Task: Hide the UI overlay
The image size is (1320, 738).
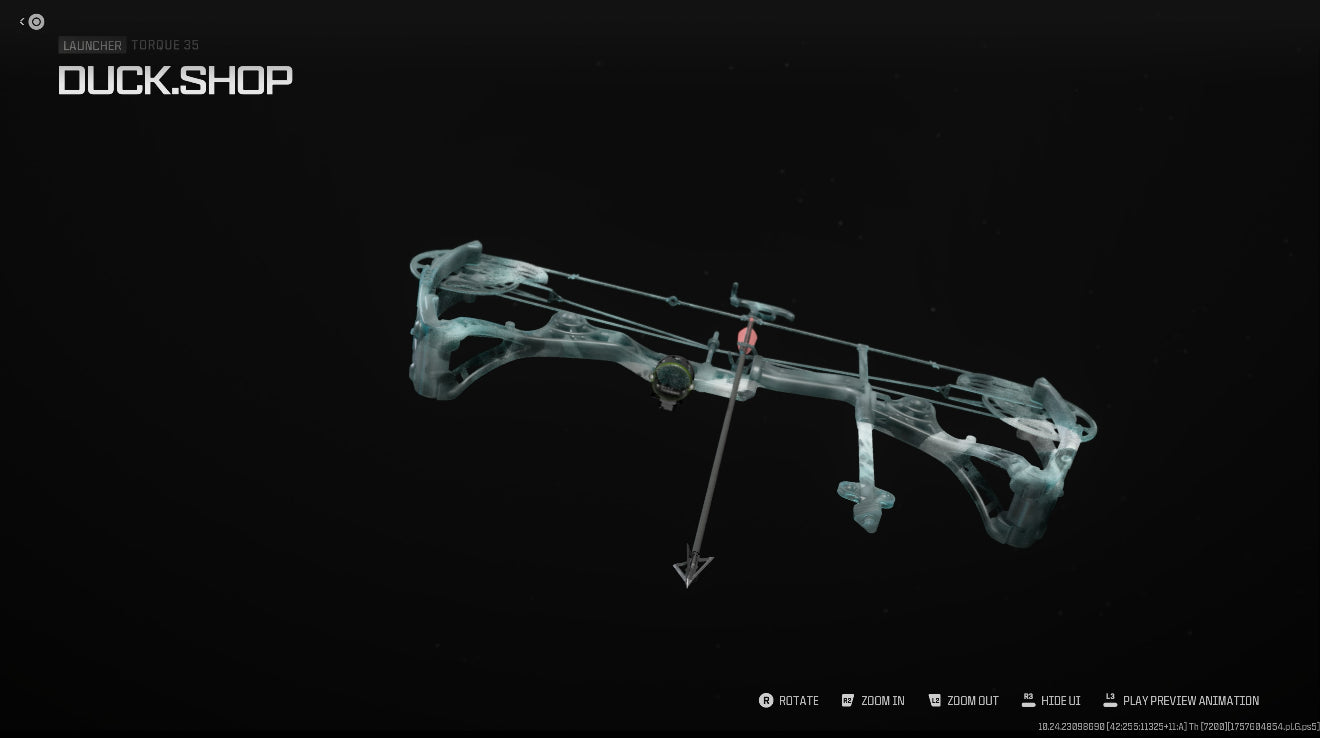Action: [x=1051, y=701]
